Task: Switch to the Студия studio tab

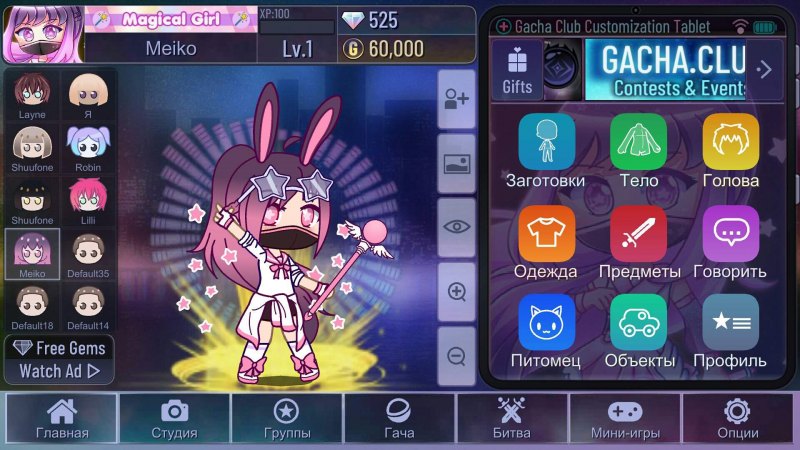Action: (x=174, y=418)
